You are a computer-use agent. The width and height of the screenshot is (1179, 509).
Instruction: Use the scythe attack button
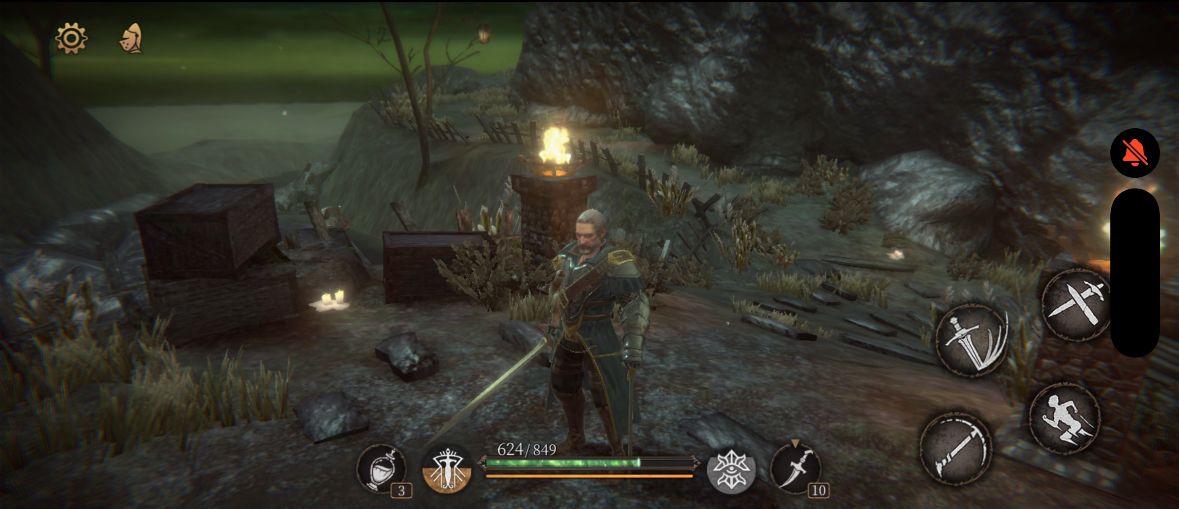pyautogui.click(x=955, y=446)
